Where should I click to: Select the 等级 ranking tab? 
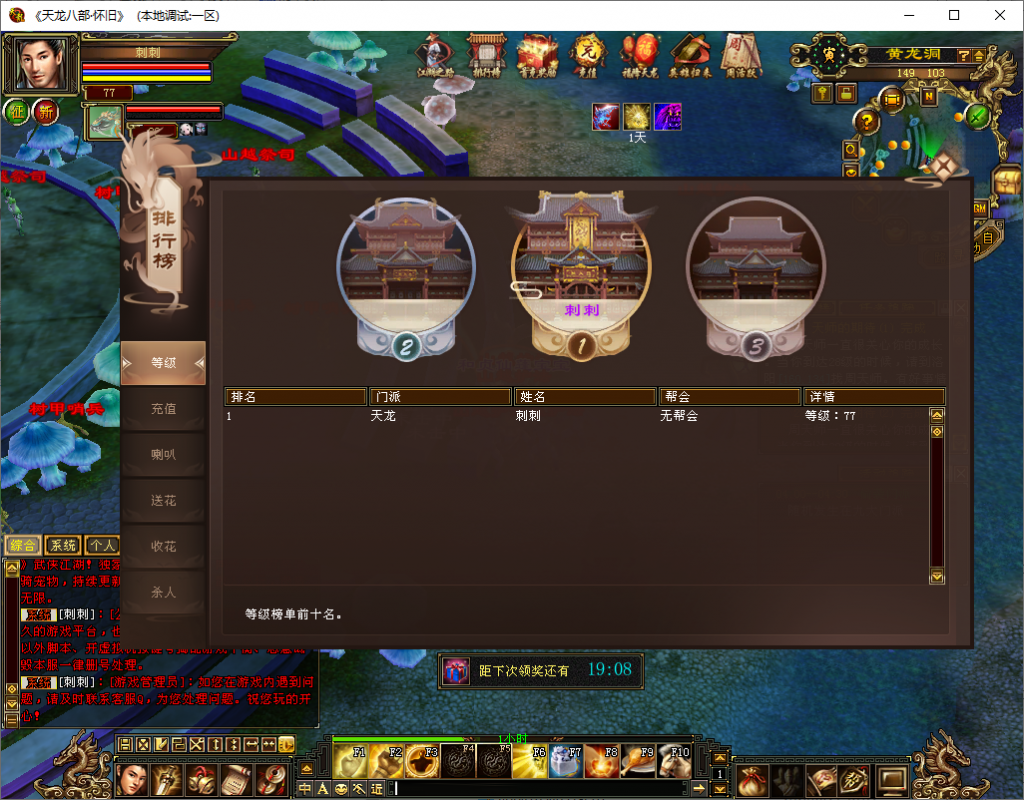click(163, 362)
